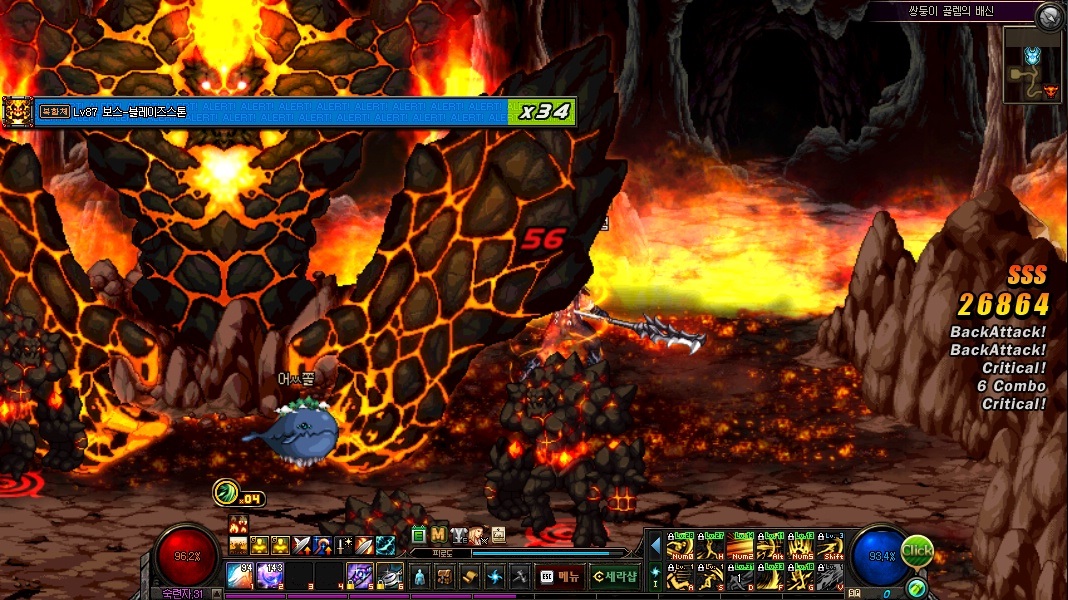The height and width of the screenshot is (600, 1068).
Task: Activate the Lv.14 Num2 slash skill
Action: pyautogui.click(x=742, y=548)
